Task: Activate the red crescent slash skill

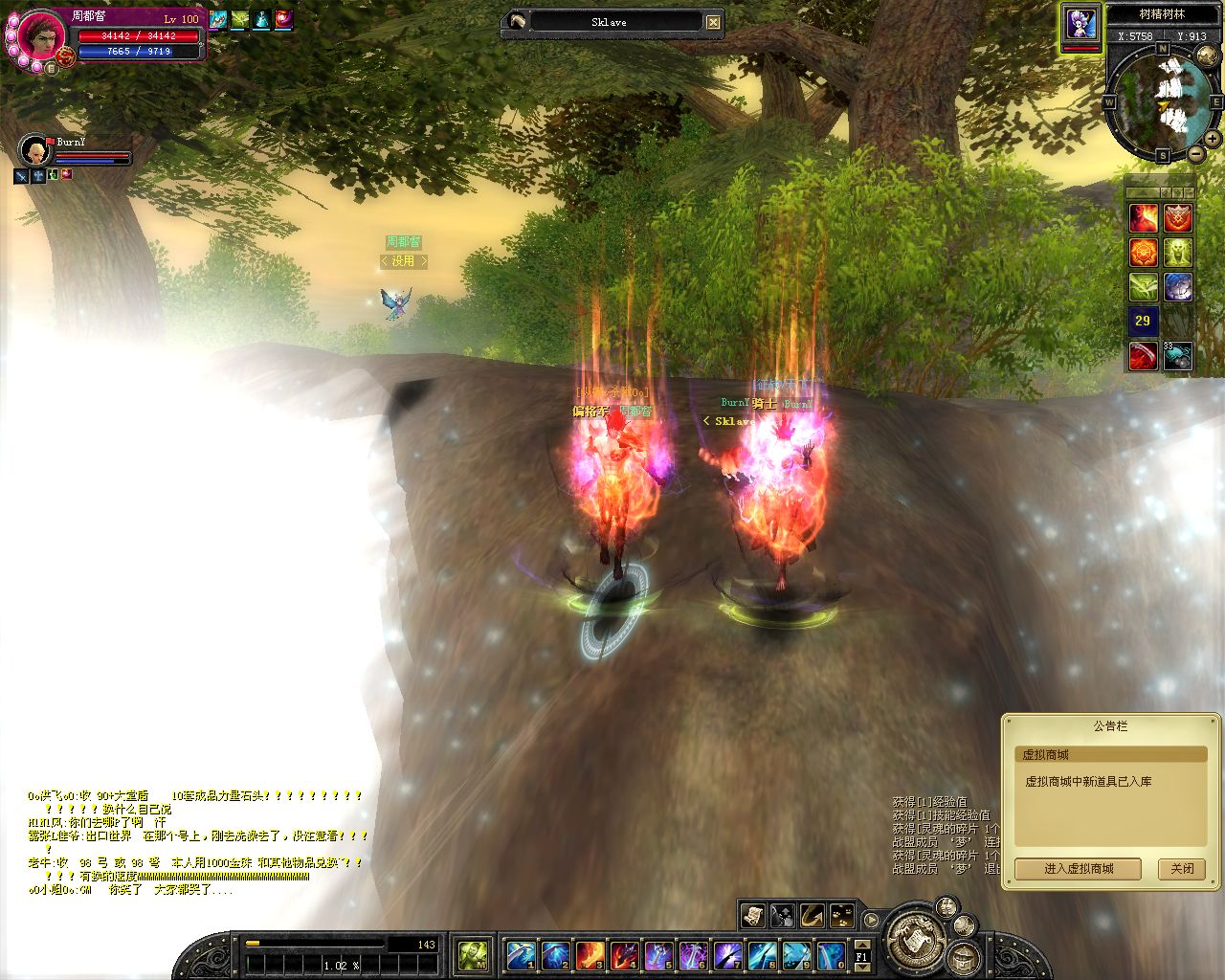Action: tap(1144, 356)
